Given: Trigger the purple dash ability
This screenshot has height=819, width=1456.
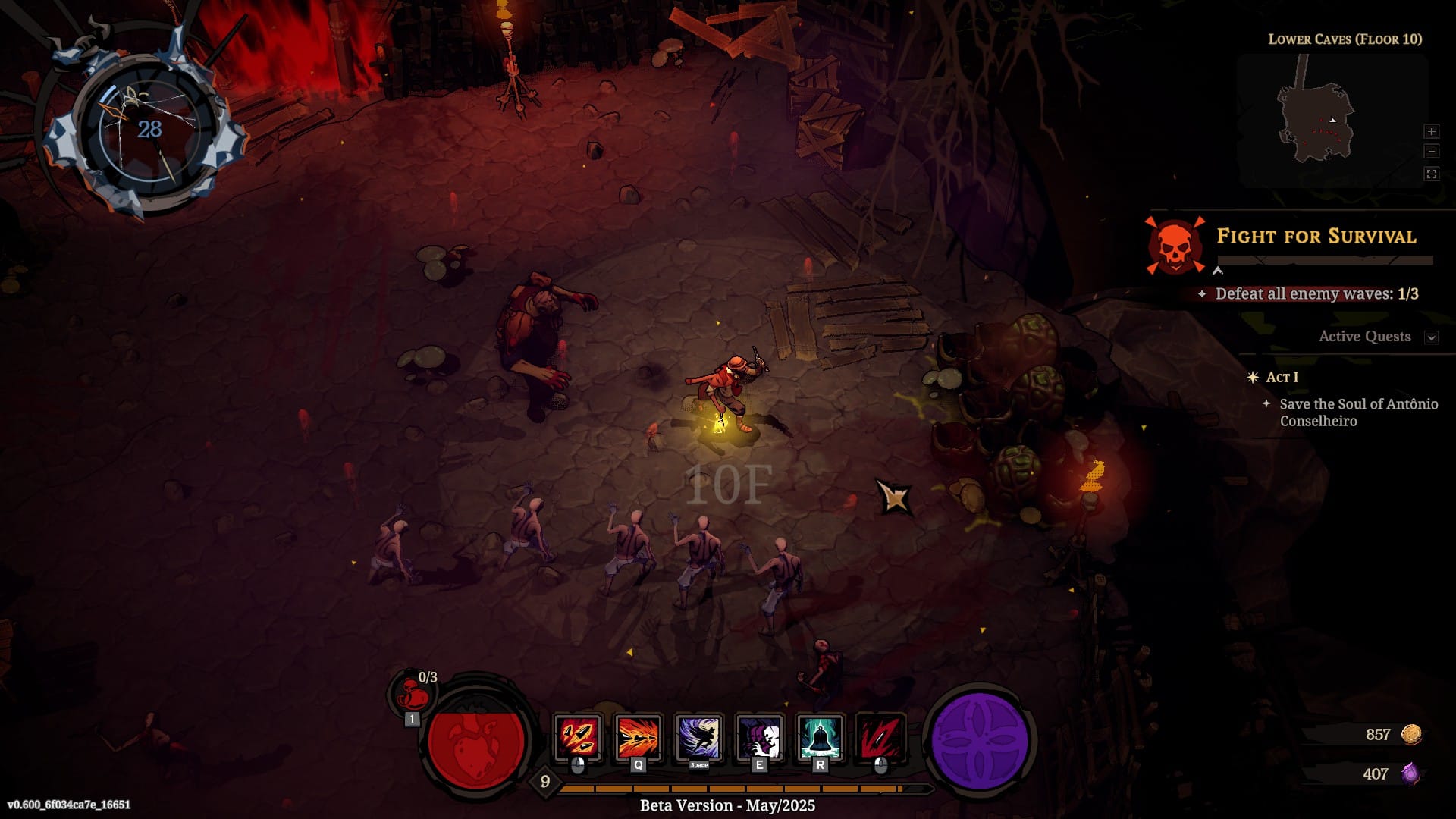Looking at the screenshot, I should click(698, 736).
